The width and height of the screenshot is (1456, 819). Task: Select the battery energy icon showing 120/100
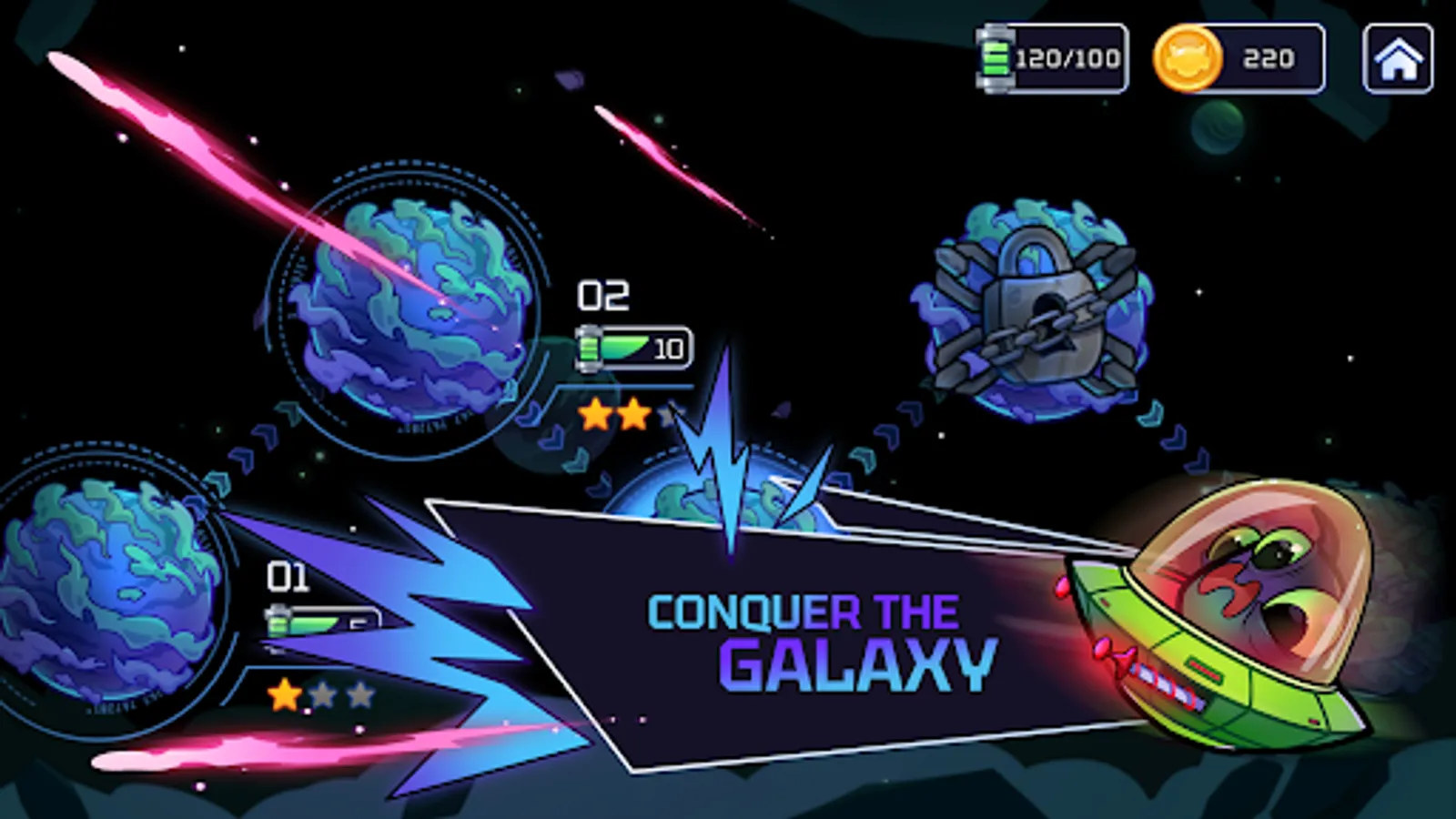tap(994, 57)
